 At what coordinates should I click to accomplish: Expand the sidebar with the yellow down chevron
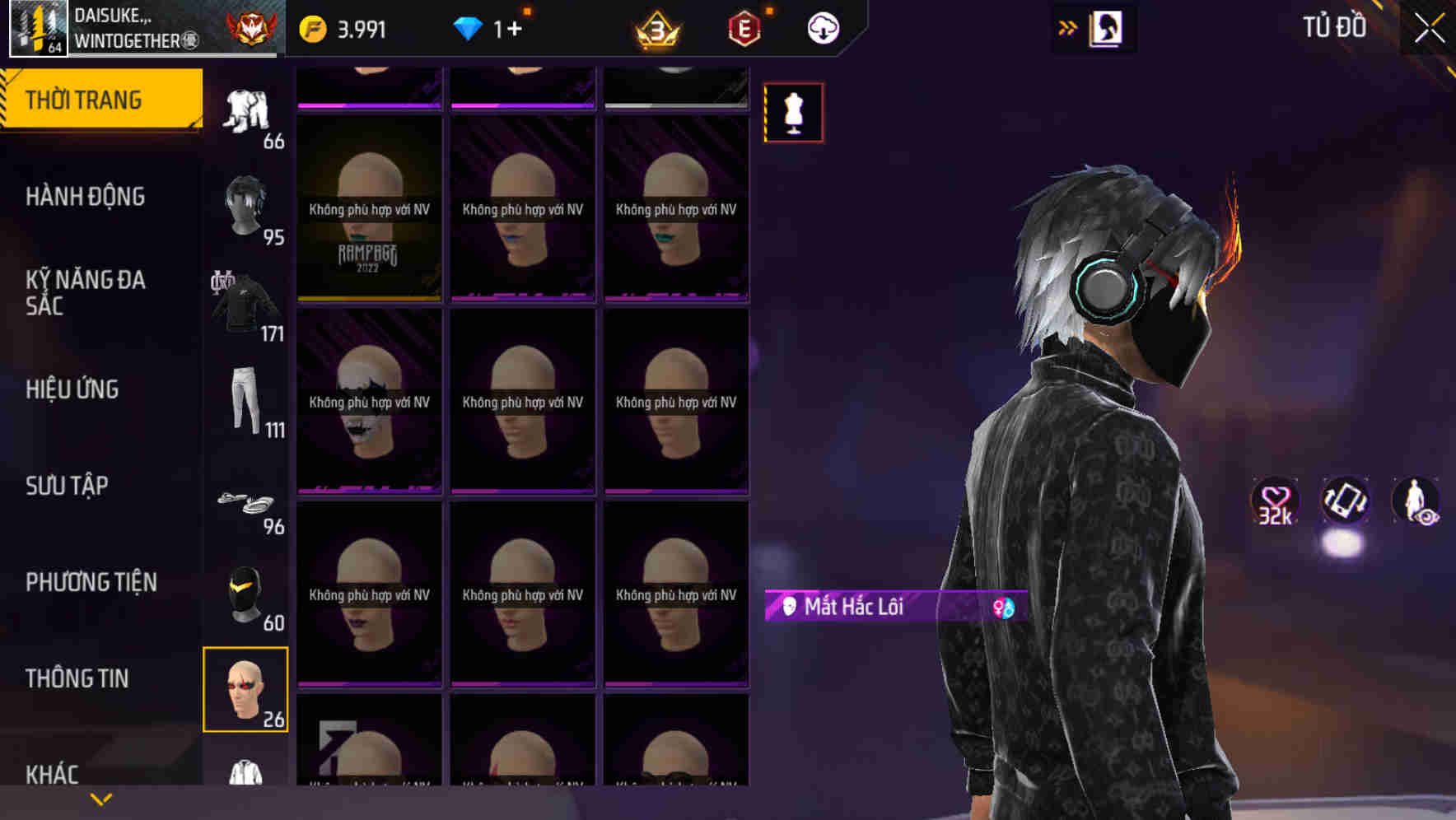(x=100, y=798)
